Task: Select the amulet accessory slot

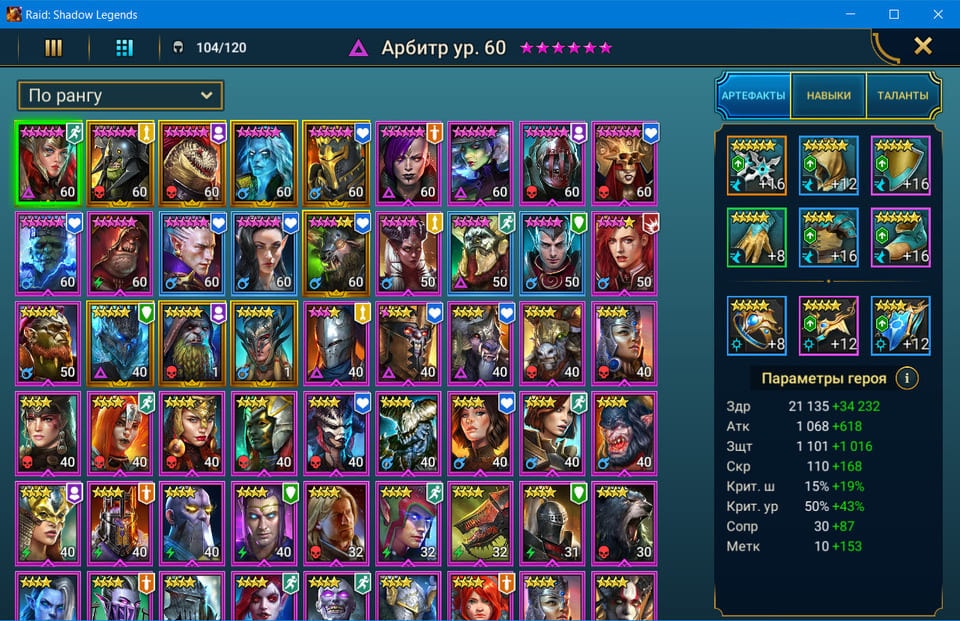Action: [828, 326]
